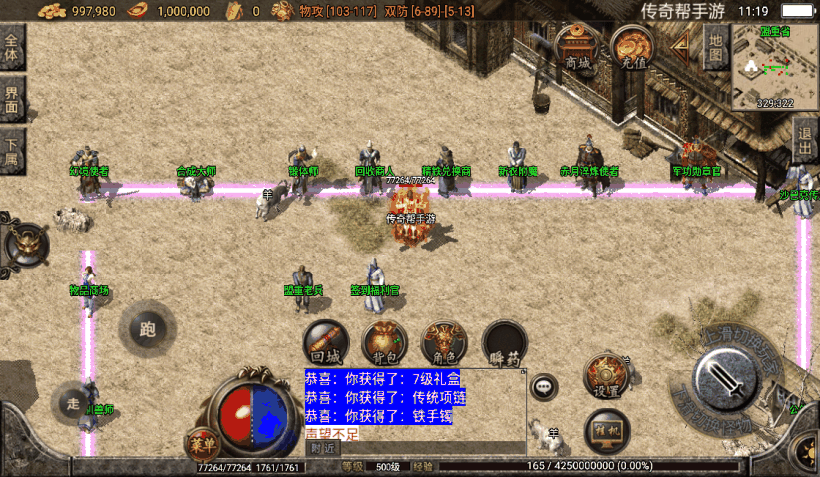Select the 走 walk mode button

(73, 403)
